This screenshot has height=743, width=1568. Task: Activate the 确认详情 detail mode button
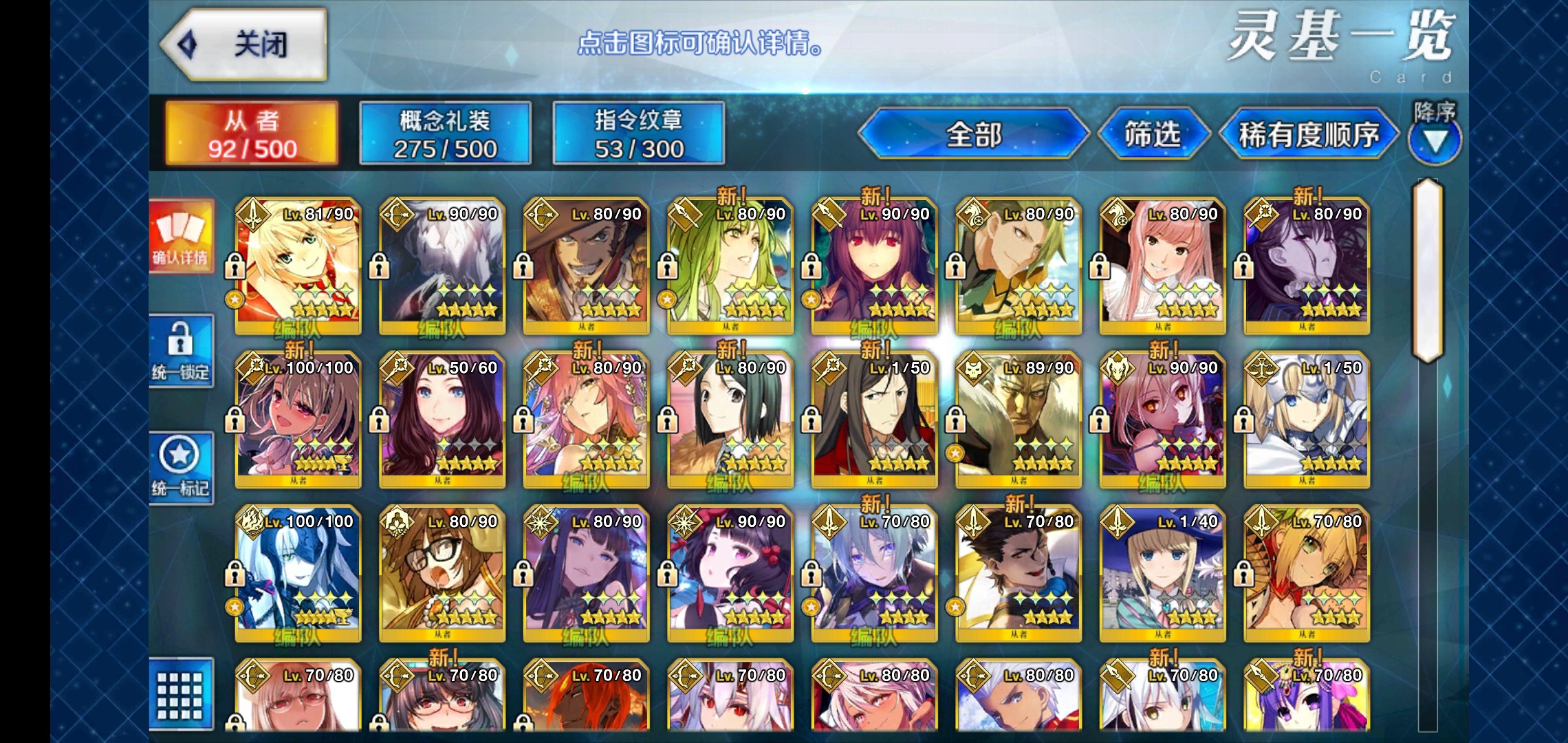coord(181,236)
